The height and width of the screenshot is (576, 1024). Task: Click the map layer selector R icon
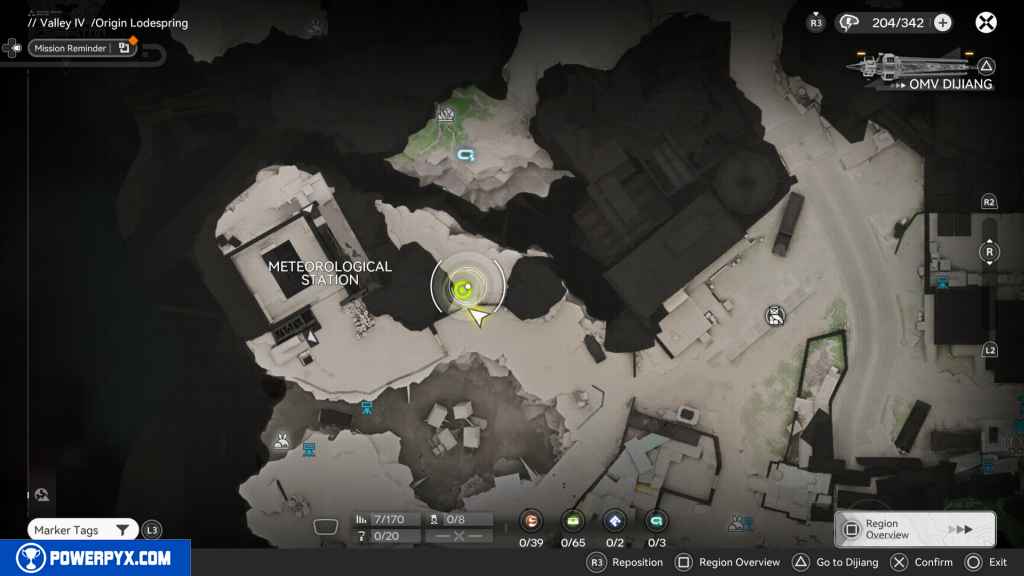pos(989,251)
